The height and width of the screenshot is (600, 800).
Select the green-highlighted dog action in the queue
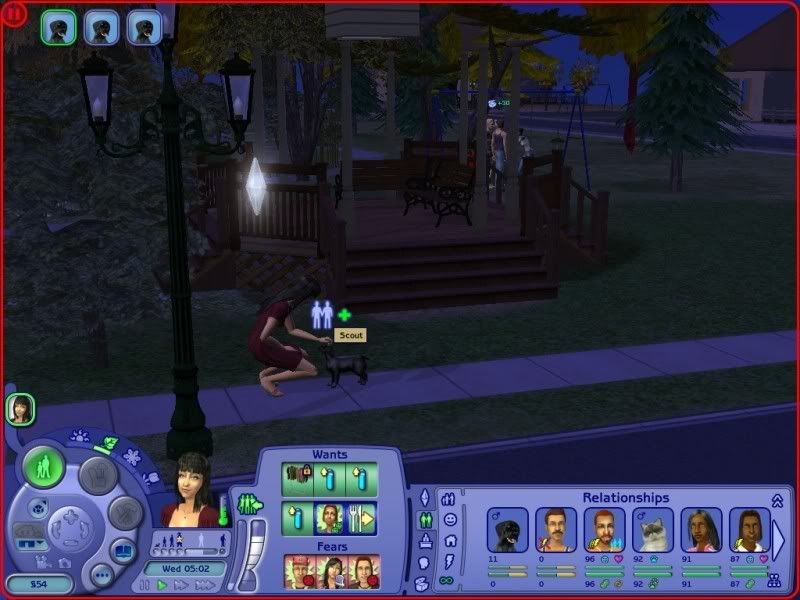57,27
